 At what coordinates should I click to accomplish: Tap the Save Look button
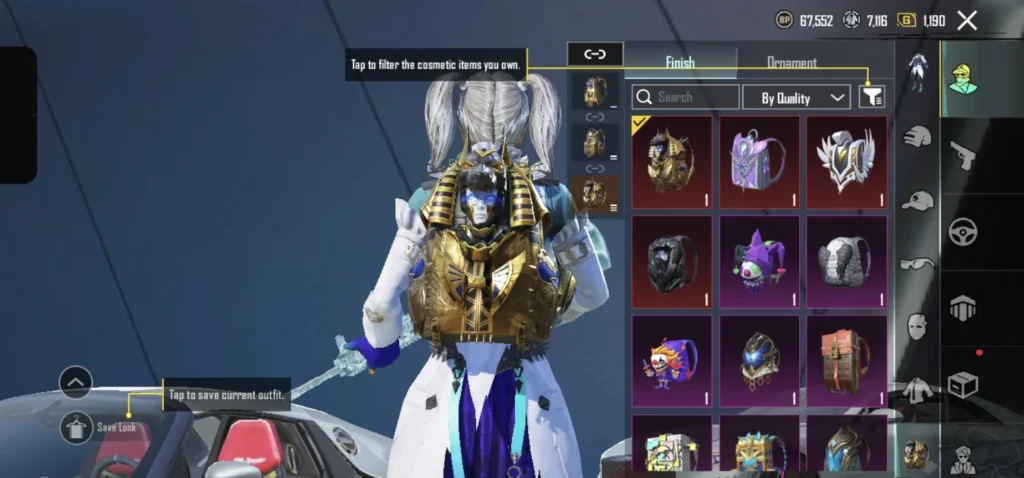click(77, 427)
